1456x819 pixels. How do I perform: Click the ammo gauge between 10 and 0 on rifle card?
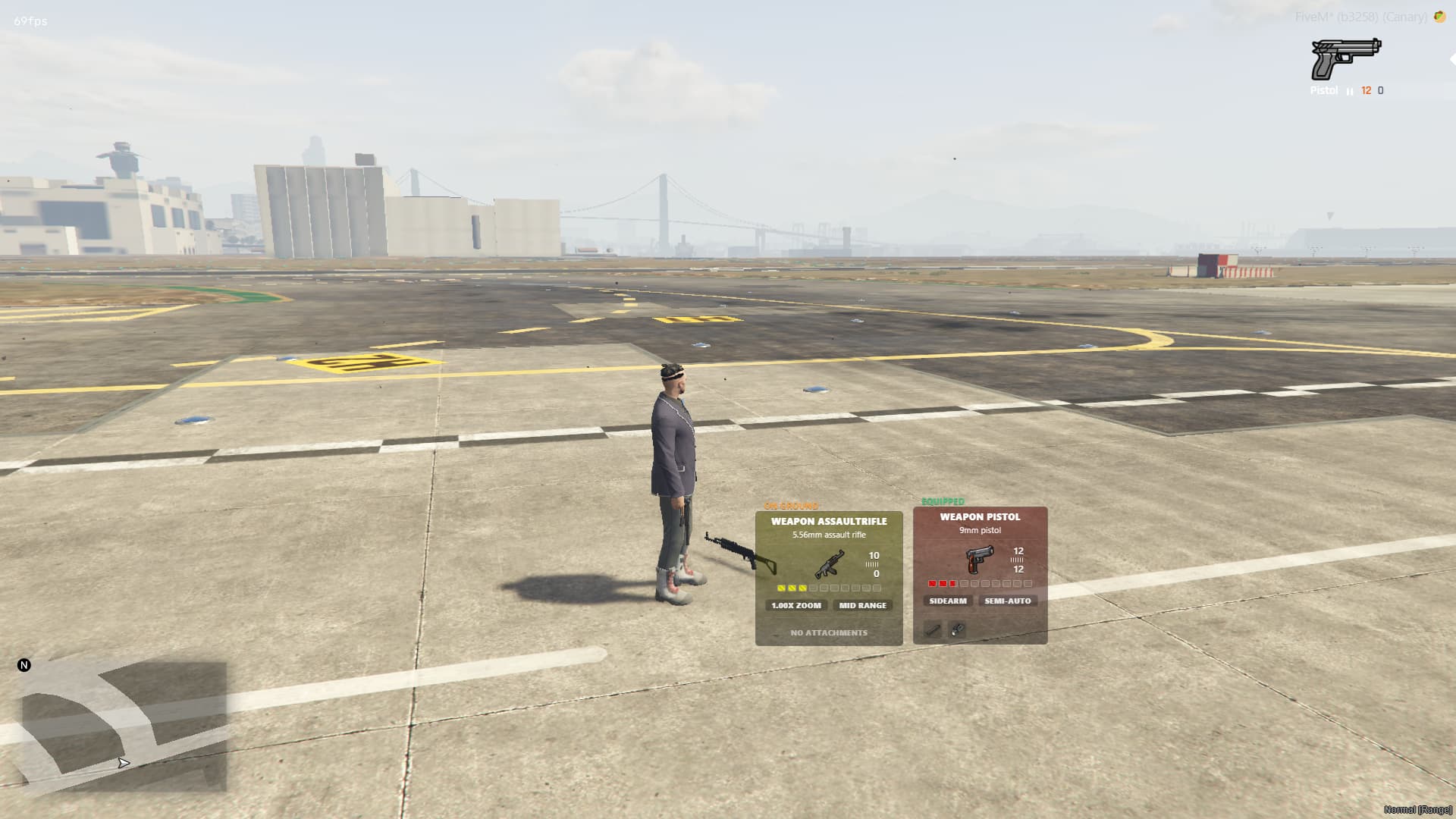[871, 563]
